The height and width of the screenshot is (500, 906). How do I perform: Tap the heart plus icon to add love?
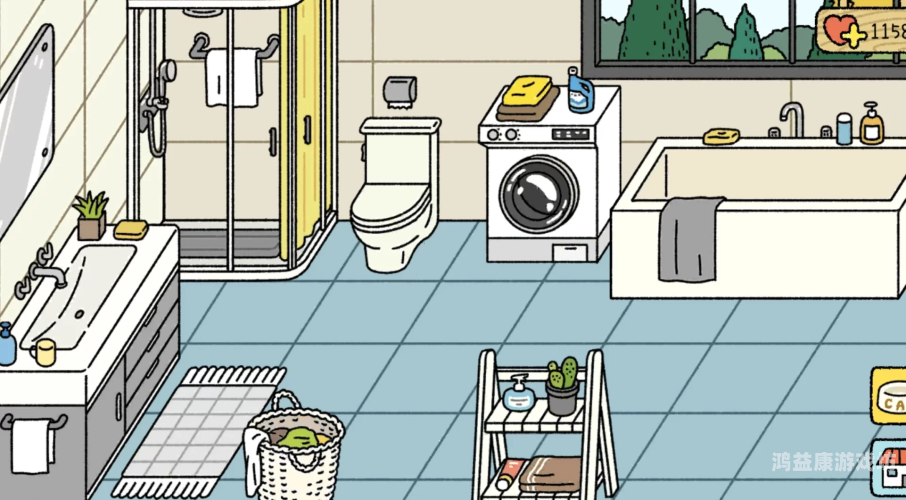[x=842, y=30]
